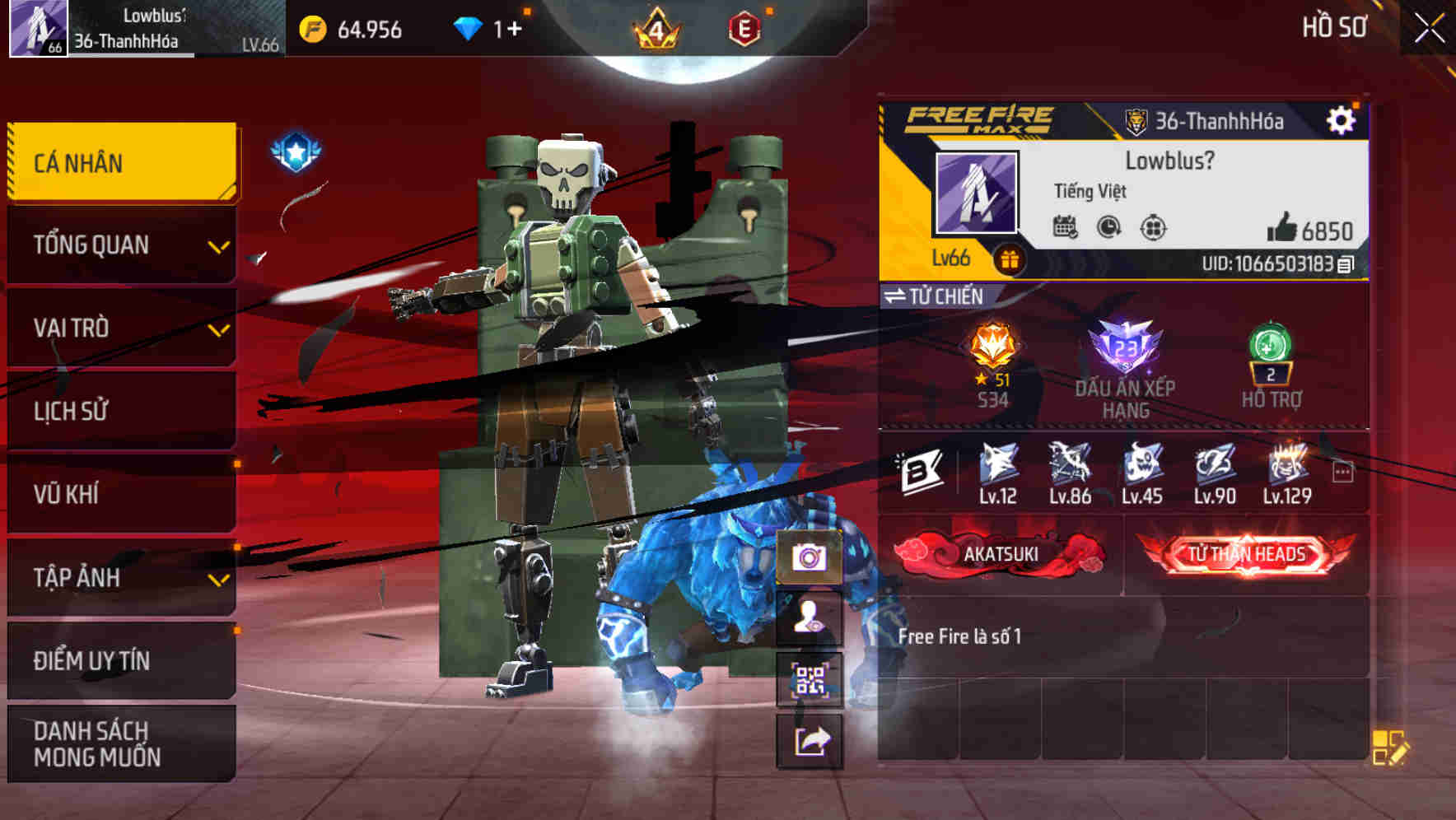Expand the Tổng Quan section

pos(120,245)
